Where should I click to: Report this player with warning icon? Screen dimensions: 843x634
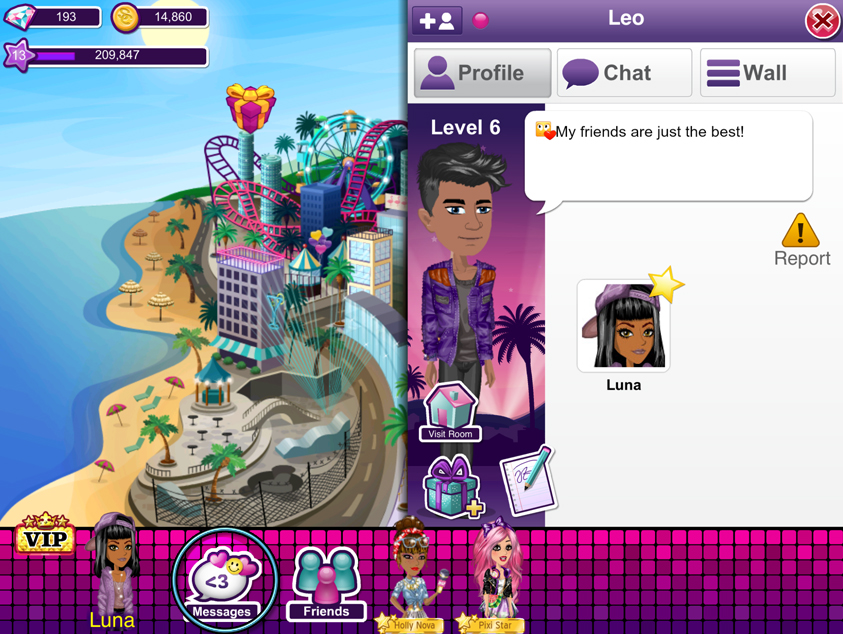coord(801,240)
